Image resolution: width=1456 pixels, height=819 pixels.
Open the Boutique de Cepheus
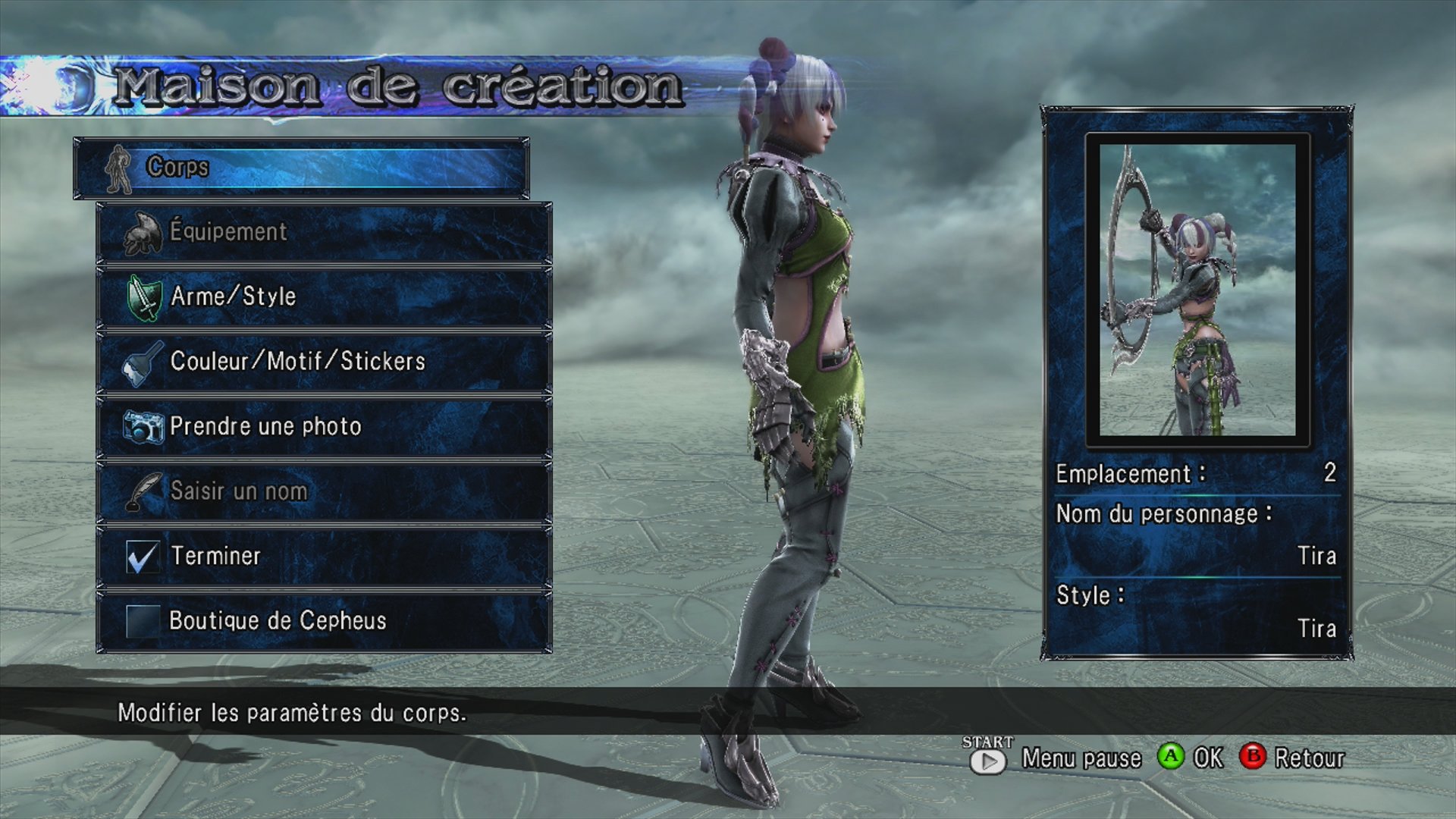tap(324, 621)
